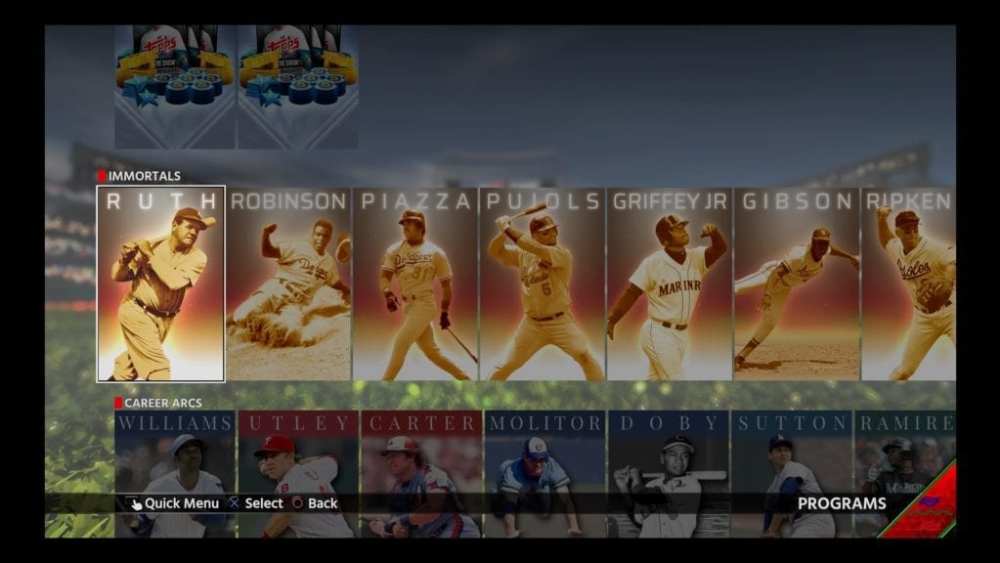Select the Ruth Immortals card
This screenshot has width=1000, height=563.
[161, 284]
